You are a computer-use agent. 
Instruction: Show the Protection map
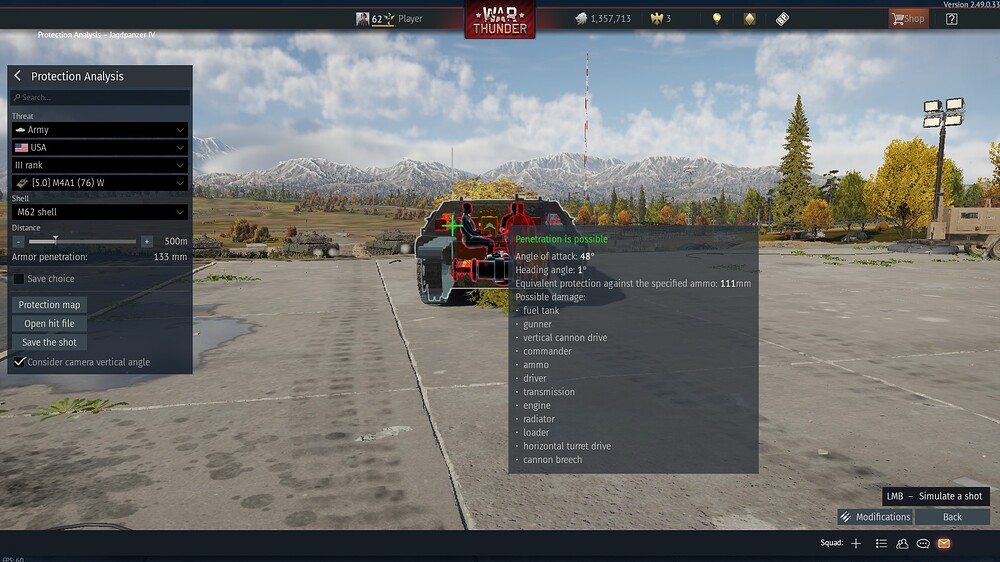[x=50, y=305]
